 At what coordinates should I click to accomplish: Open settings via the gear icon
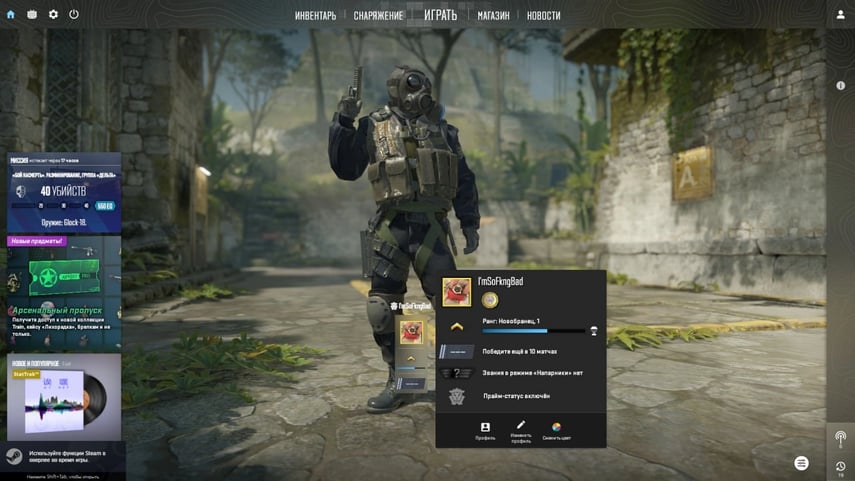(x=53, y=15)
